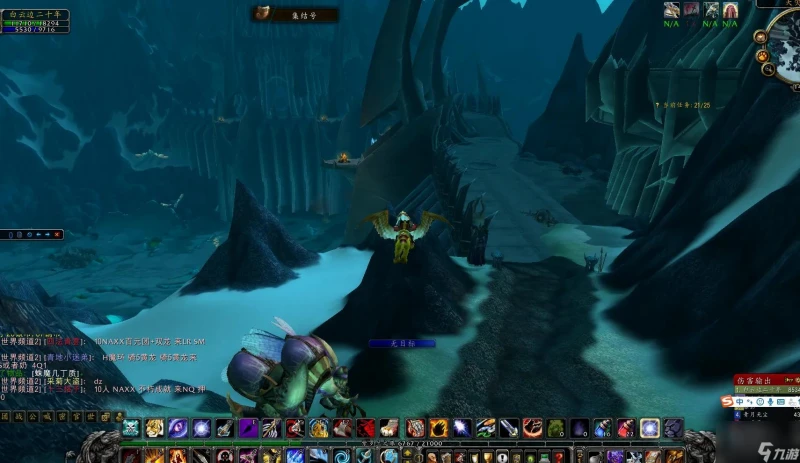The height and width of the screenshot is (463, 800).
Task: Click the Sogou input method S icon
Action: pos(727,401)
